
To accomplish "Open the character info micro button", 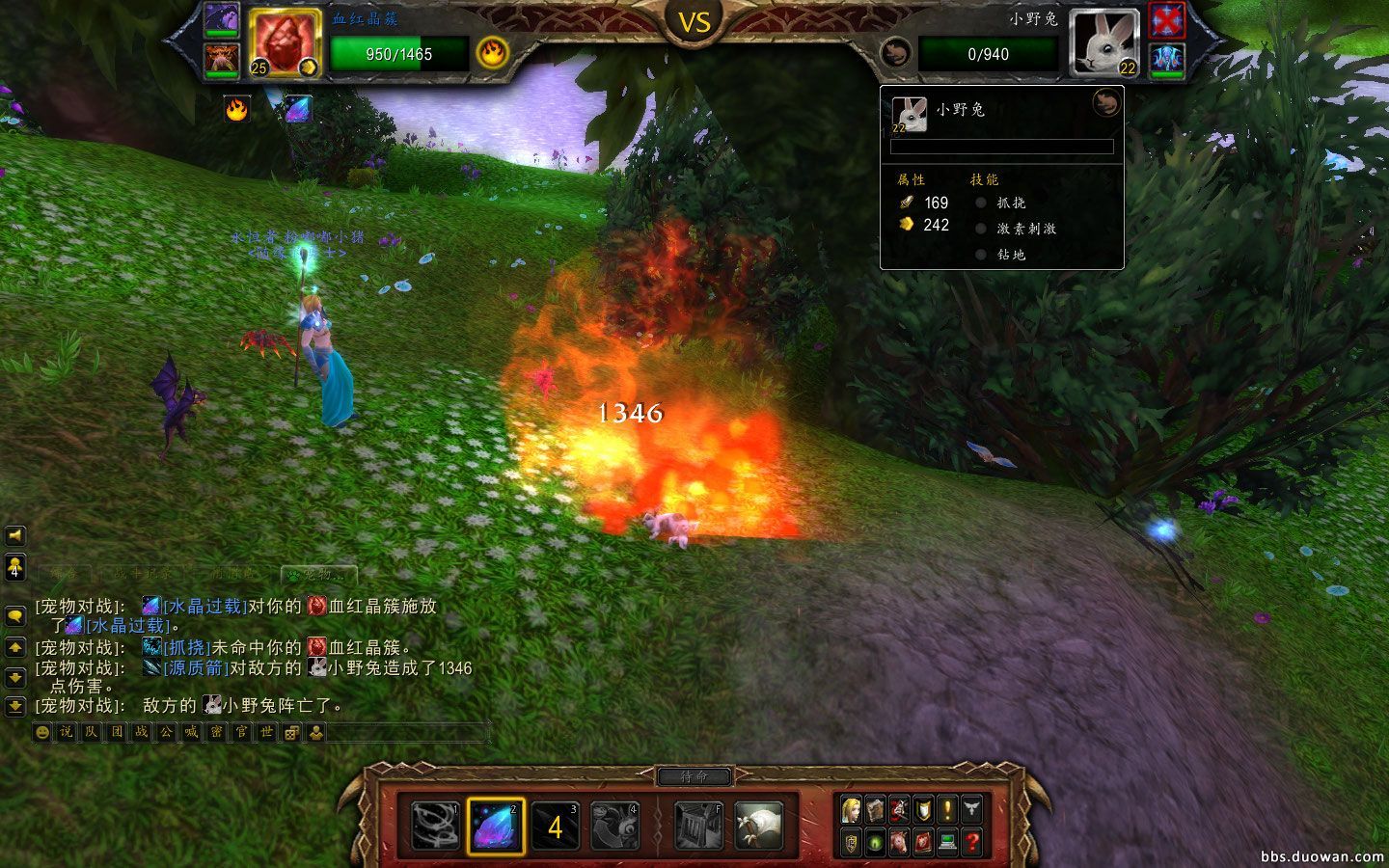I will tap(851, 808).
